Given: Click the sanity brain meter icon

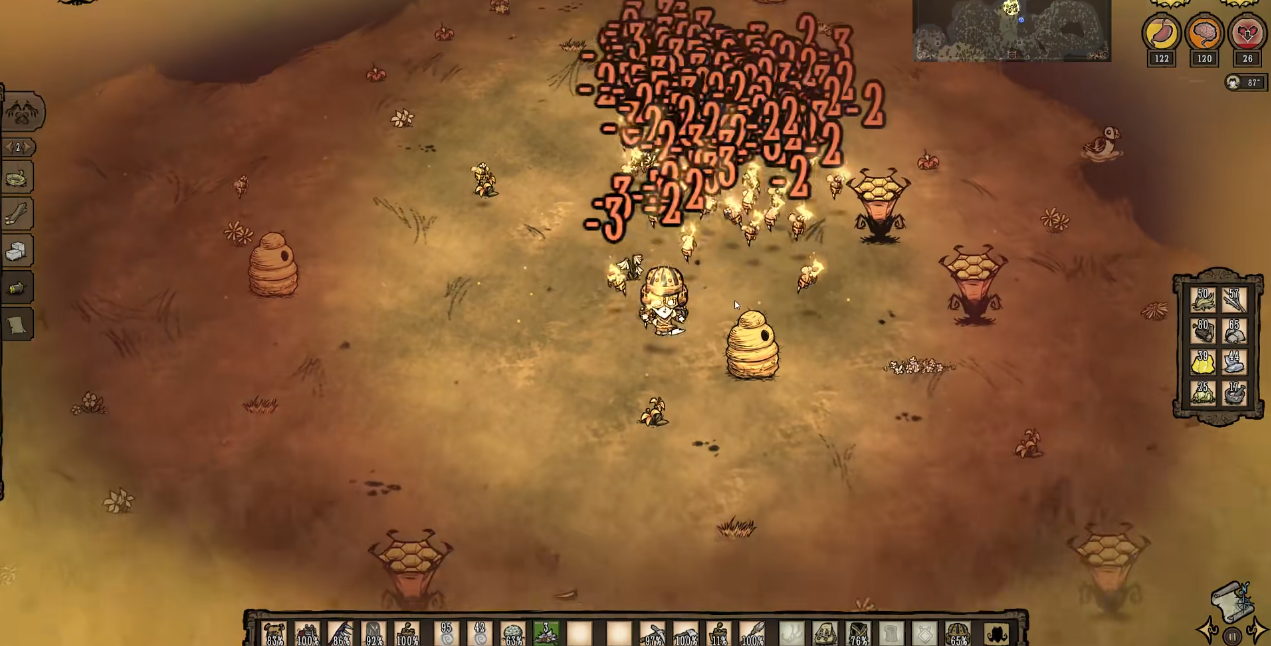Looking at the screenshot, I should pyautogui.click(x=1204, y=33).
